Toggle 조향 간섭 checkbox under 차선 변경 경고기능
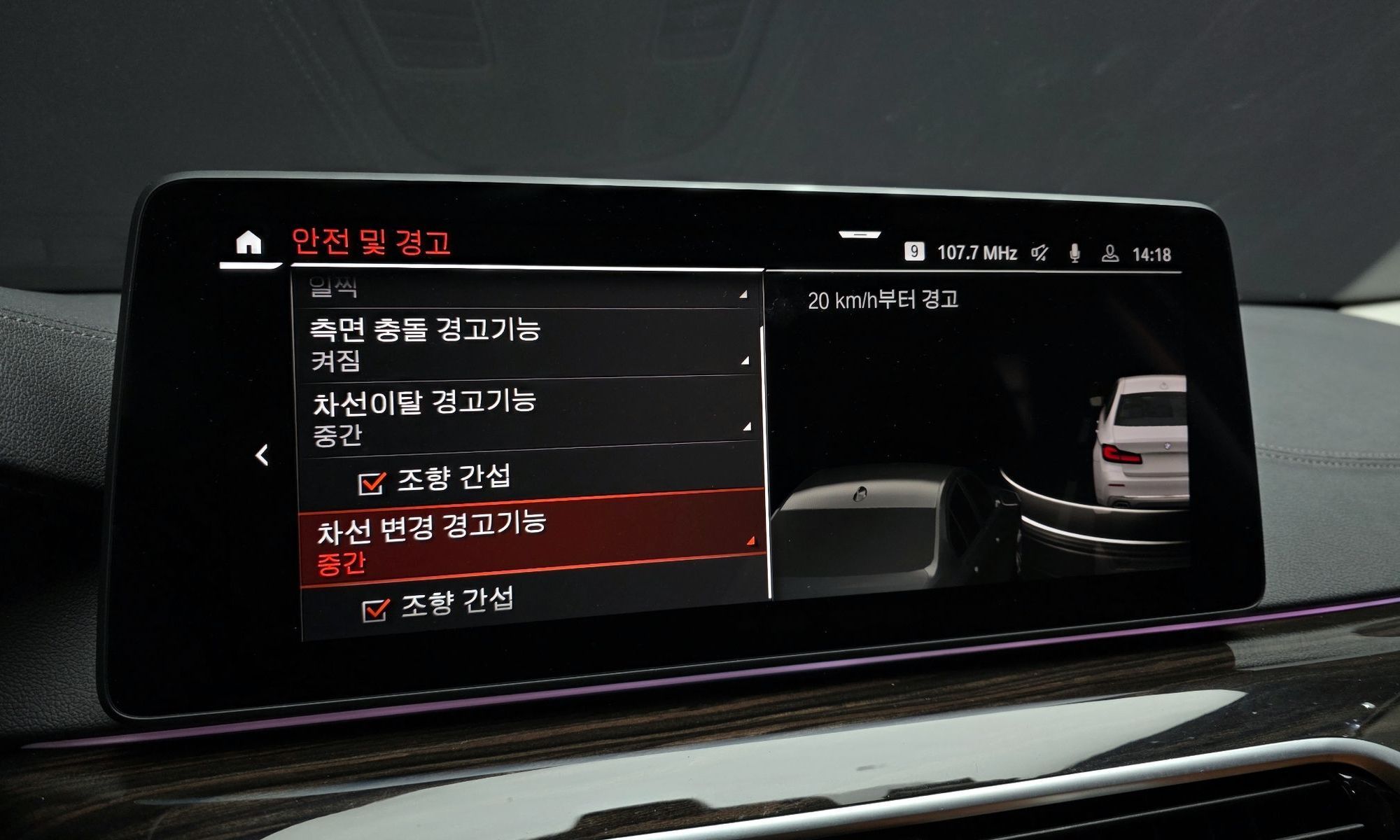Image resolution: width=1400 pixels, height=840 pixels. tap(376, 610)
